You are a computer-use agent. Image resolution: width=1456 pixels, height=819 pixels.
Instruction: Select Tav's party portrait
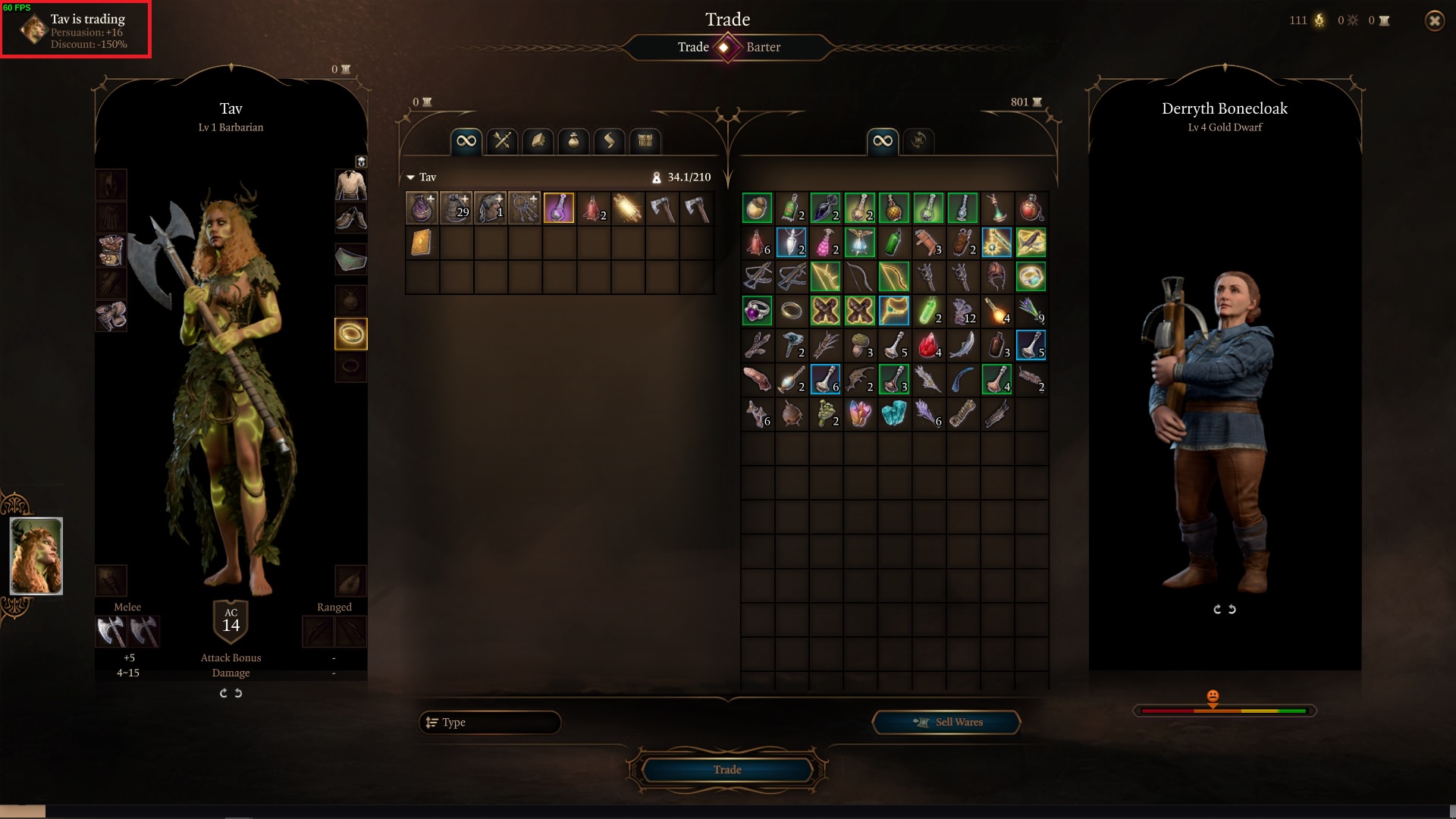[36, 556]
